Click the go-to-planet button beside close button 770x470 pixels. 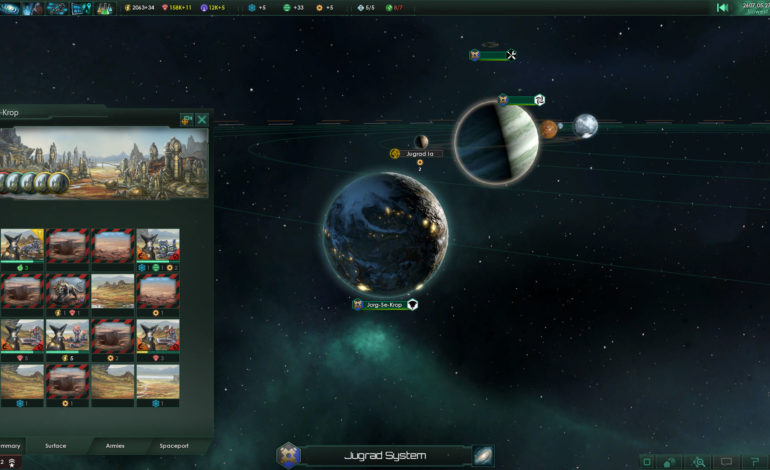(x=186, y=119)
